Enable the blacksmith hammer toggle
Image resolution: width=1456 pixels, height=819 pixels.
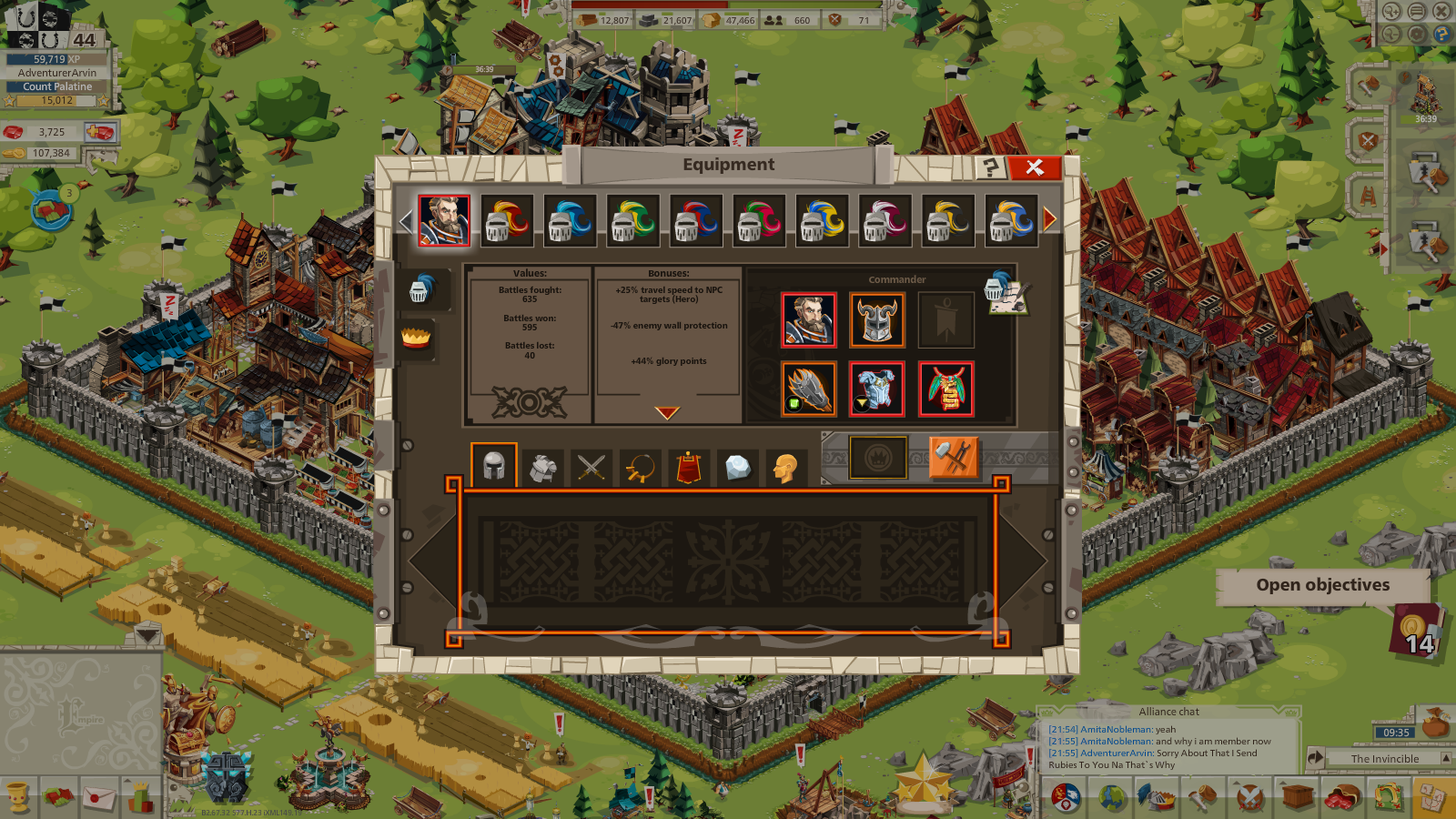[954, 458]
